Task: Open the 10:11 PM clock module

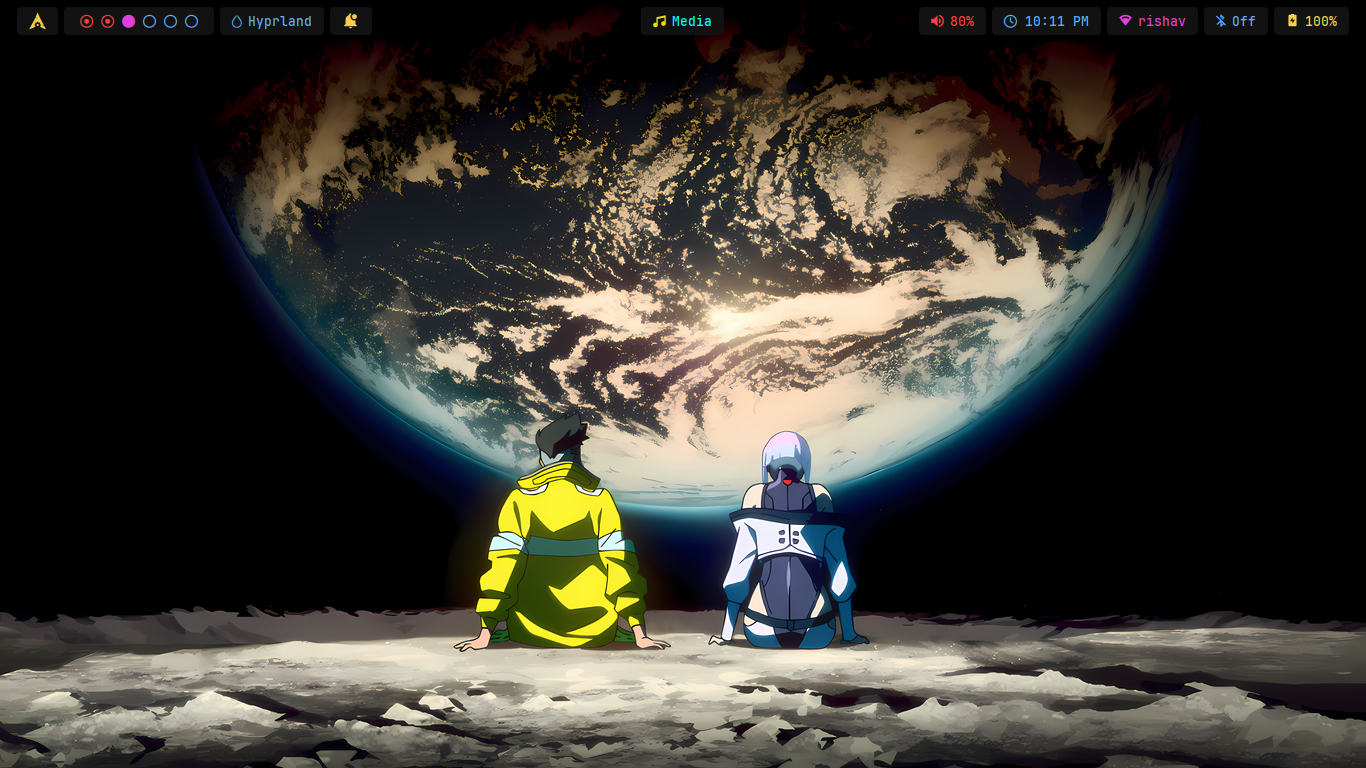Action: coord(1046,21)
